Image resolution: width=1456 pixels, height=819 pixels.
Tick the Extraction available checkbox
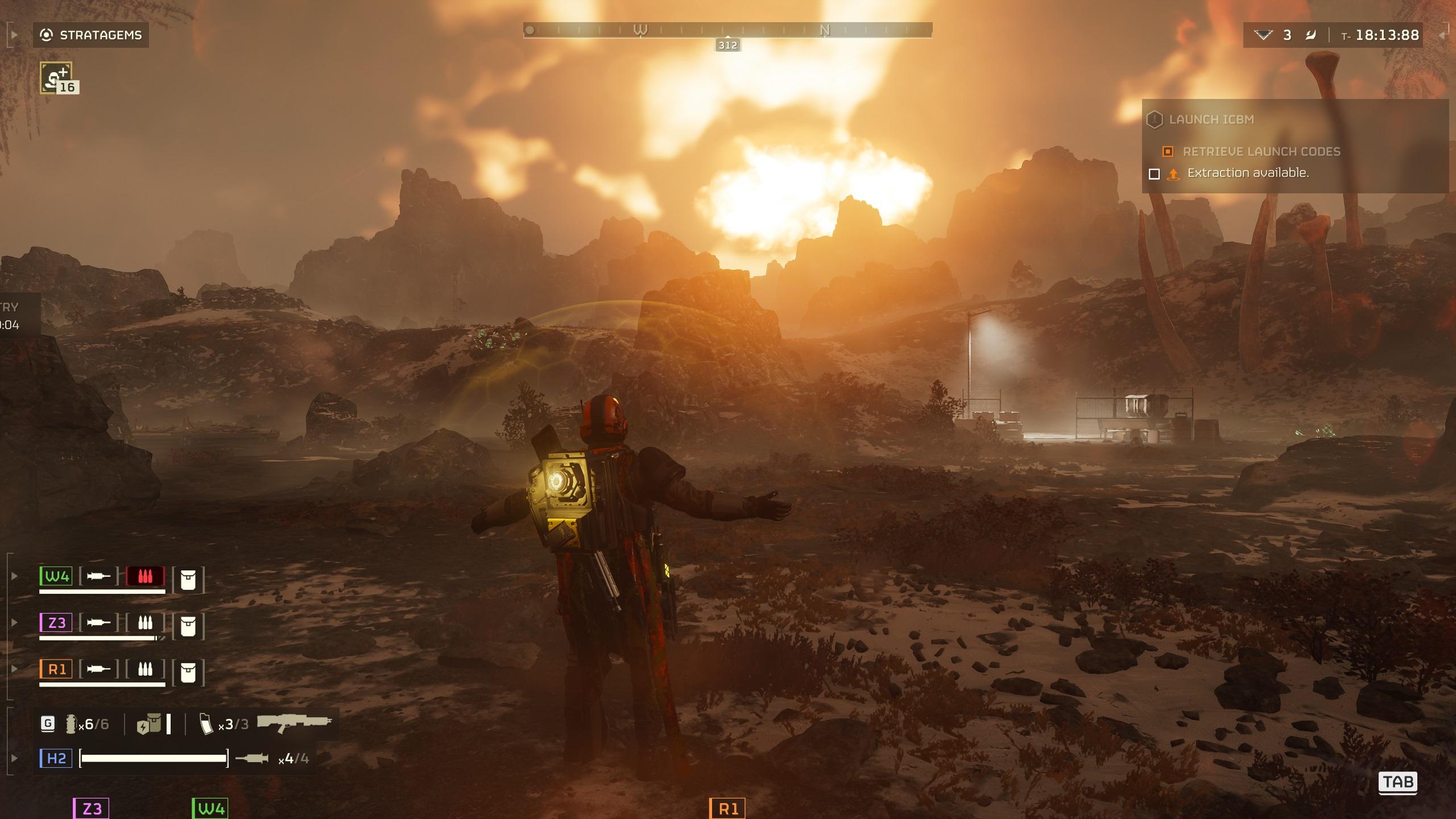1154,173
